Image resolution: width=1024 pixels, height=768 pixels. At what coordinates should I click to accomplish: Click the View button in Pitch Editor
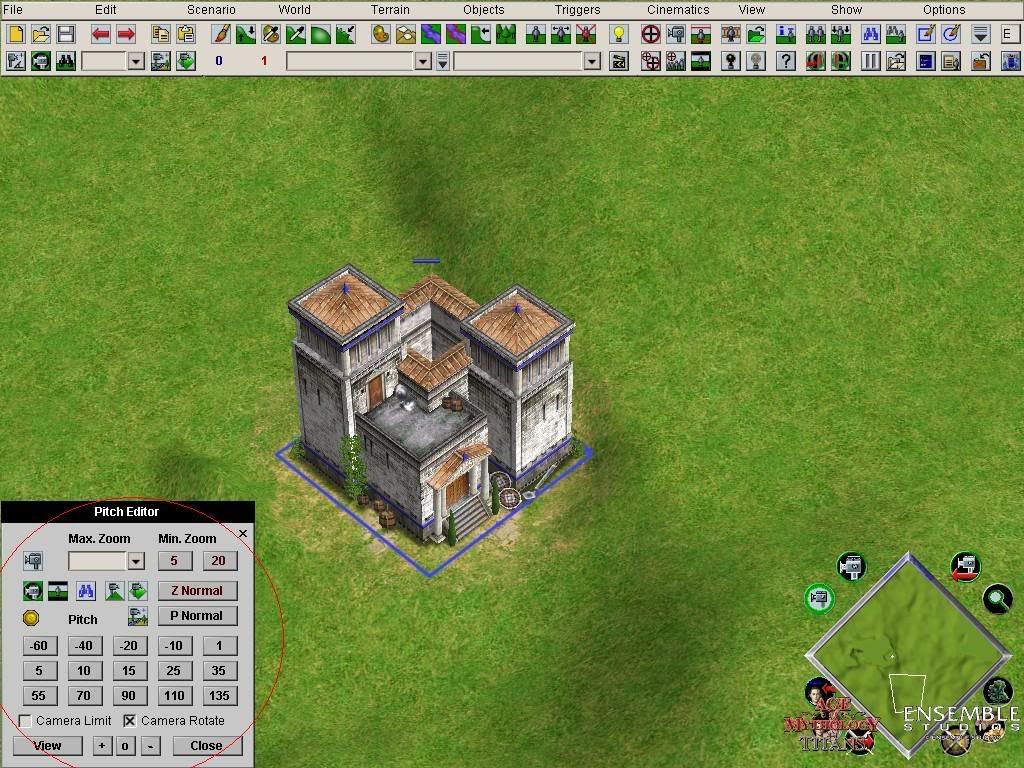tap(47, 746)
